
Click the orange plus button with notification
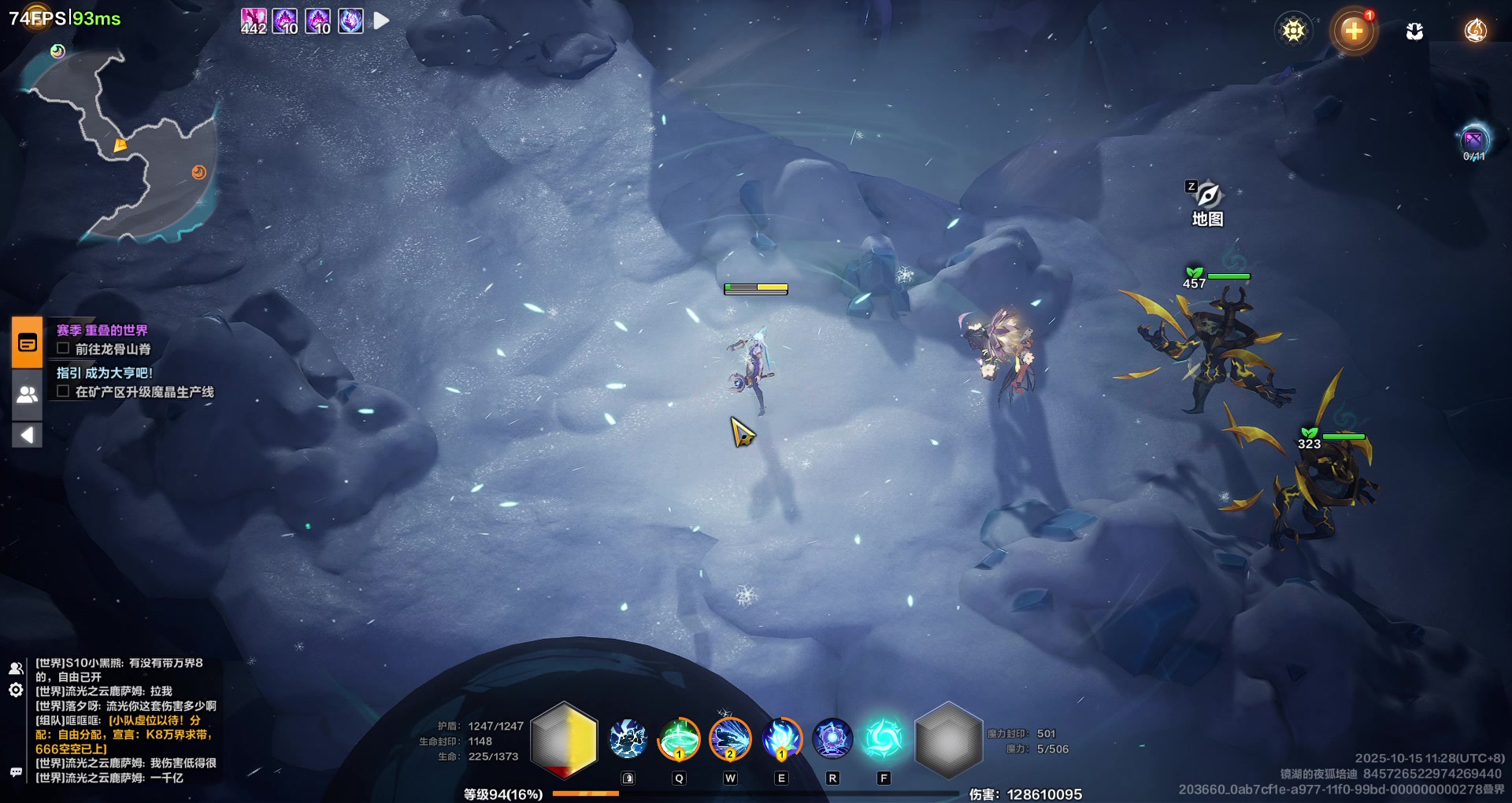point(1353,31)
